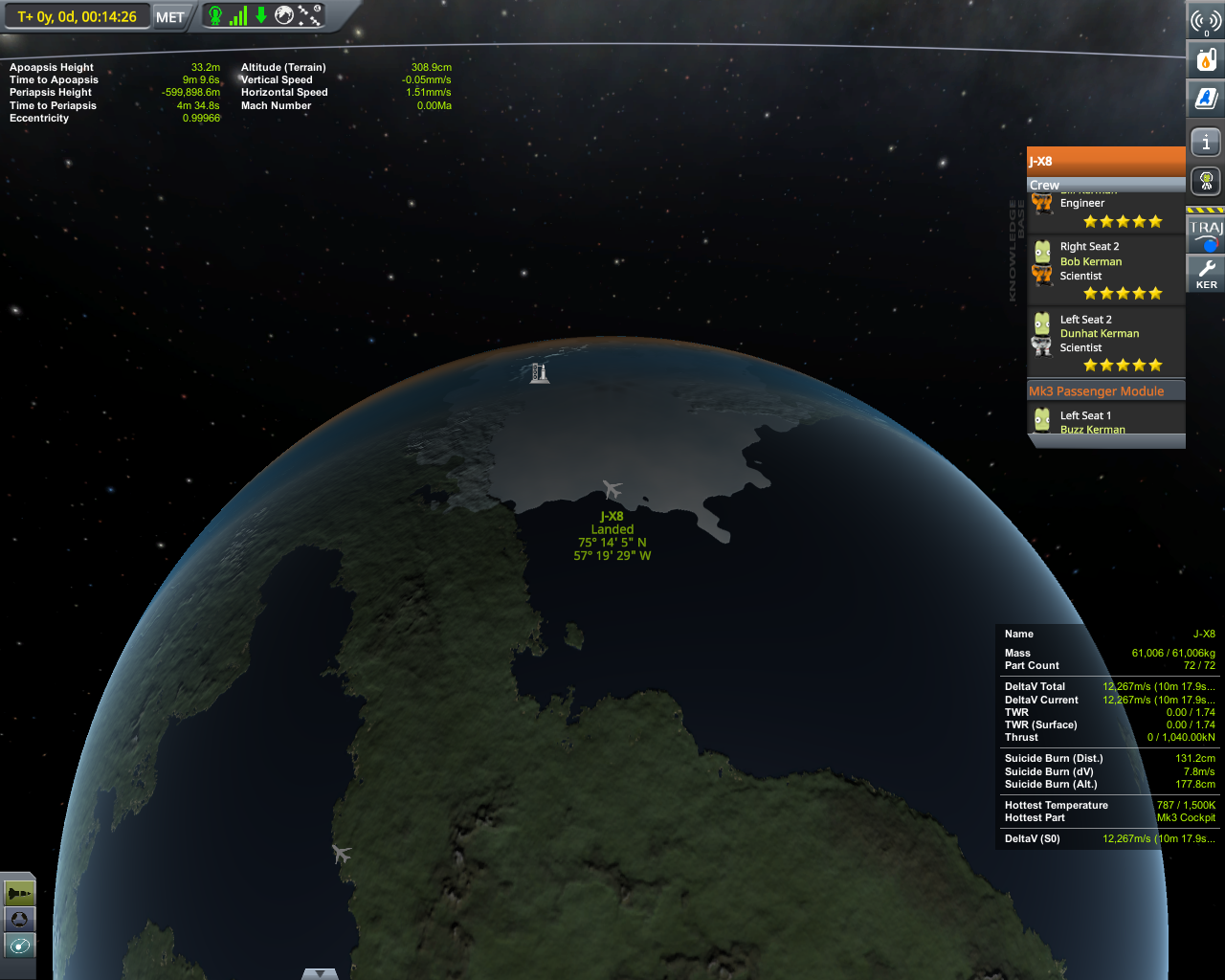
Task: Select Dunhat Kerman crew entry
Action: pyautogui.click(x=1099, y=333)
